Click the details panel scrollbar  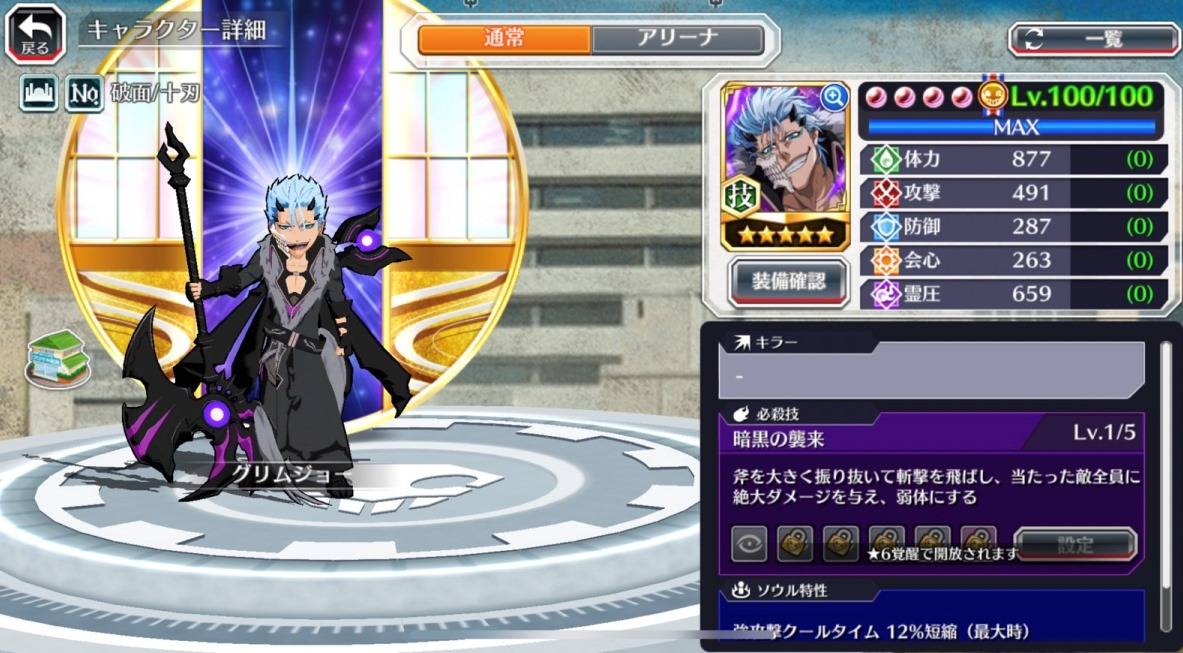(x=1166, y=480)
